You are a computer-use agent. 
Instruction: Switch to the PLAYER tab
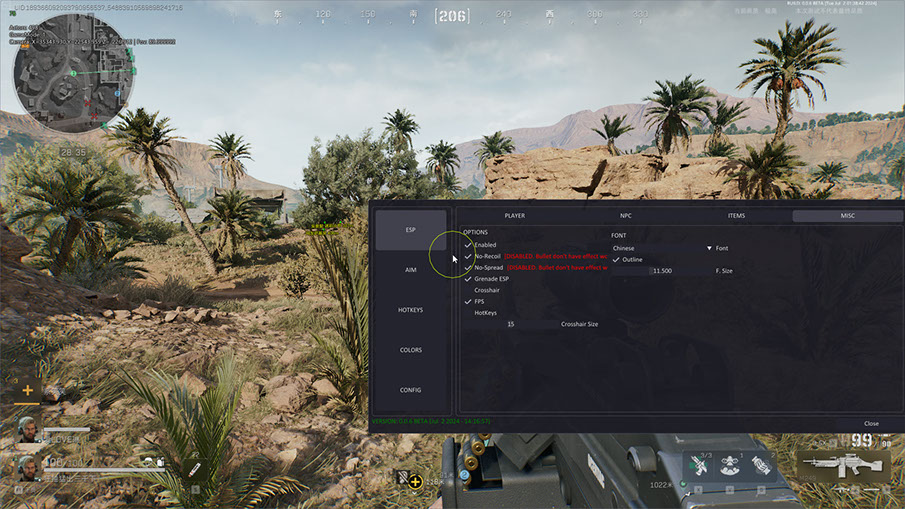coord(514,215)
